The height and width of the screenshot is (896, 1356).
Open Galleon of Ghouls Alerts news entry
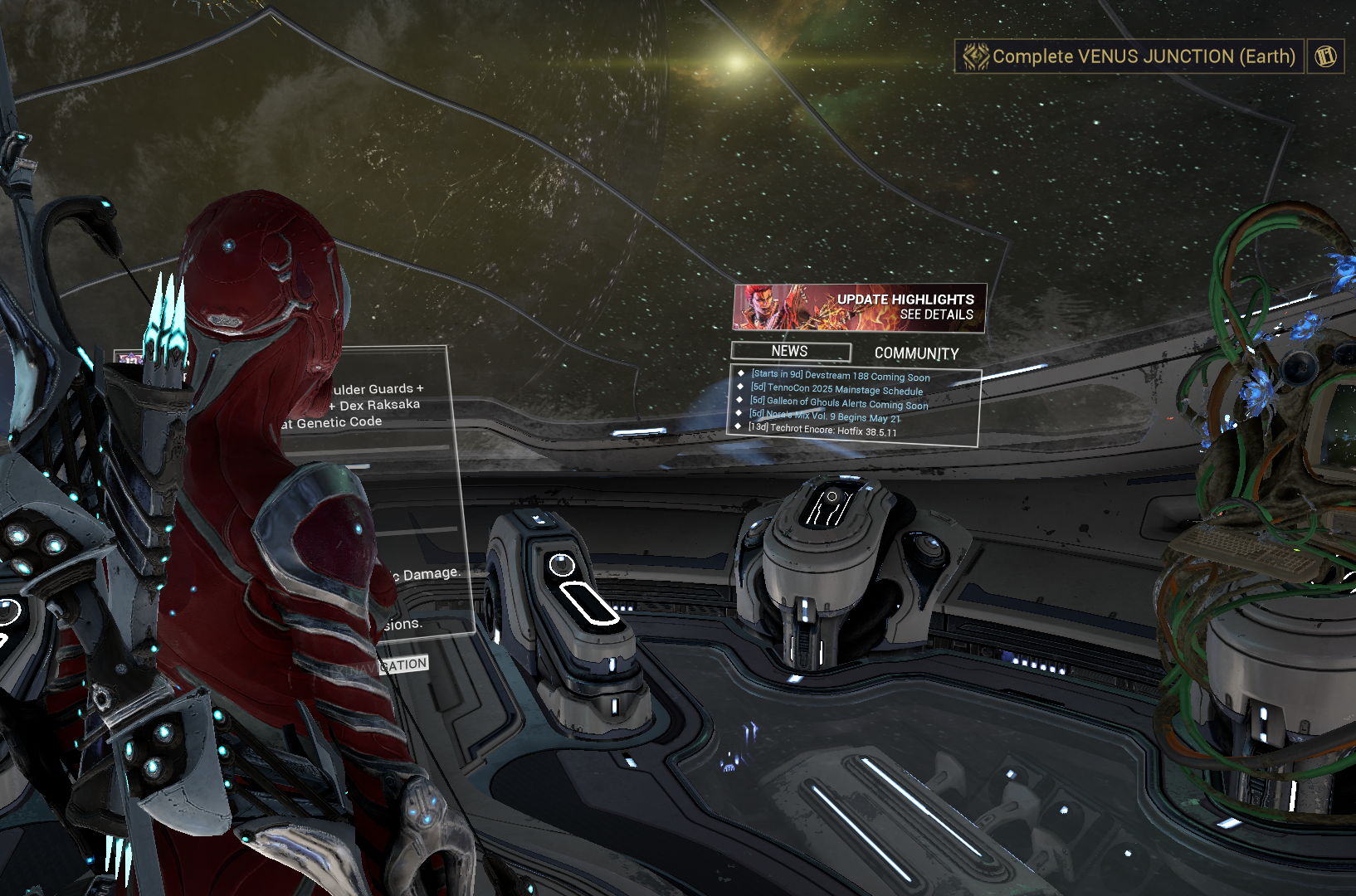[x=839, y=402]
